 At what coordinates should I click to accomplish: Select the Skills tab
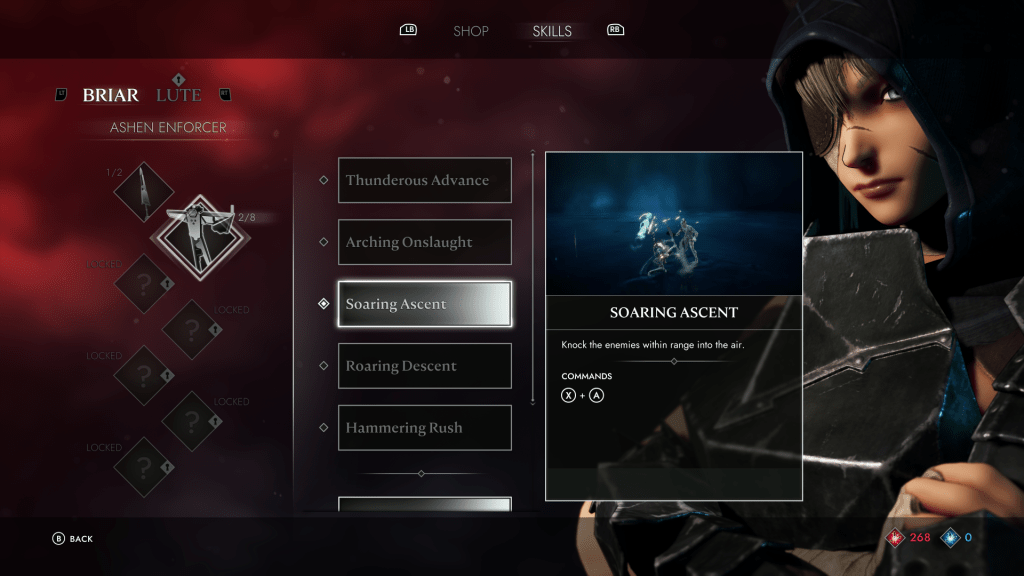click(552, 31)
